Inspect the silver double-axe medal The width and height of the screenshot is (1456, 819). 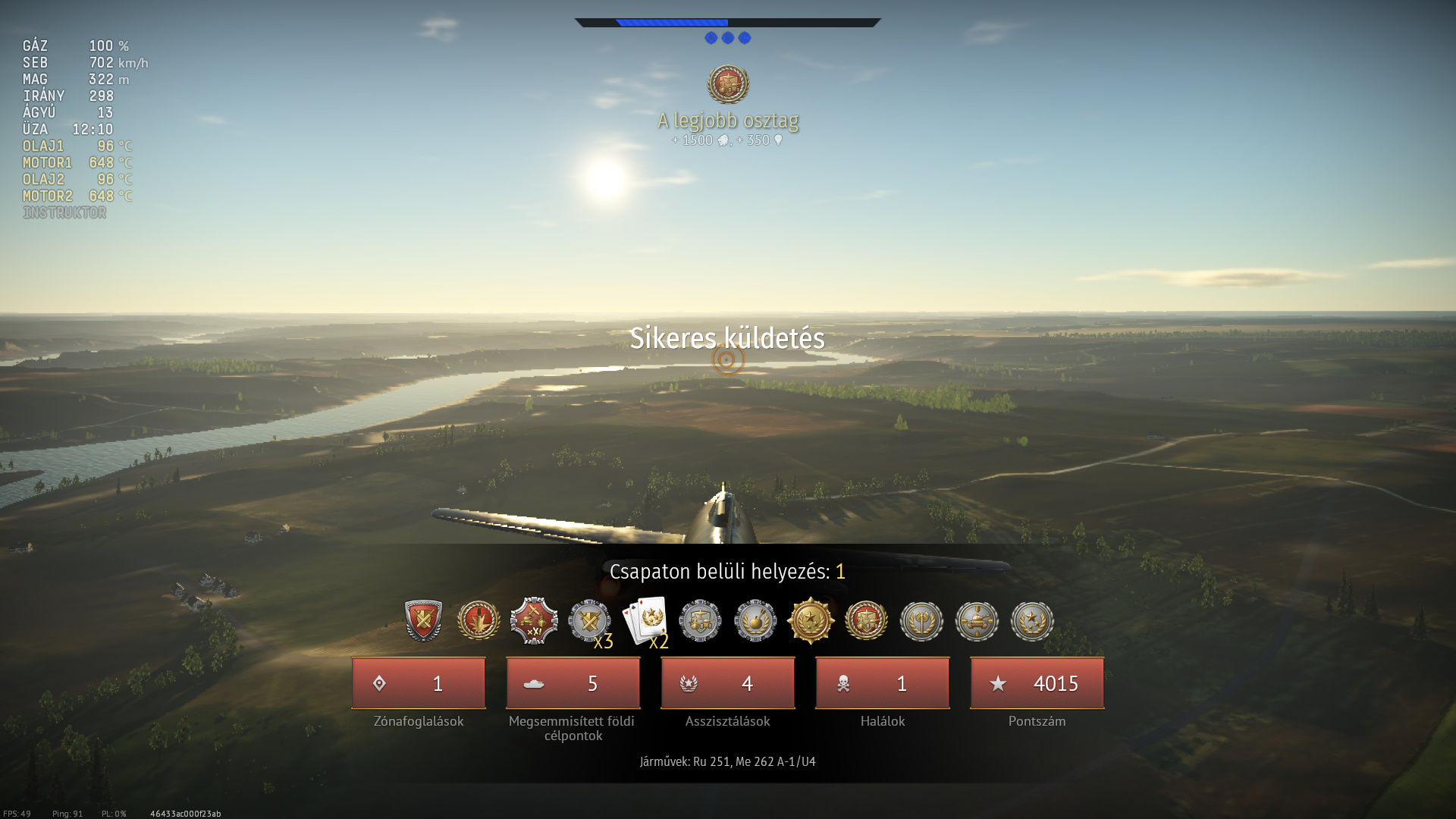pos(921,620)
